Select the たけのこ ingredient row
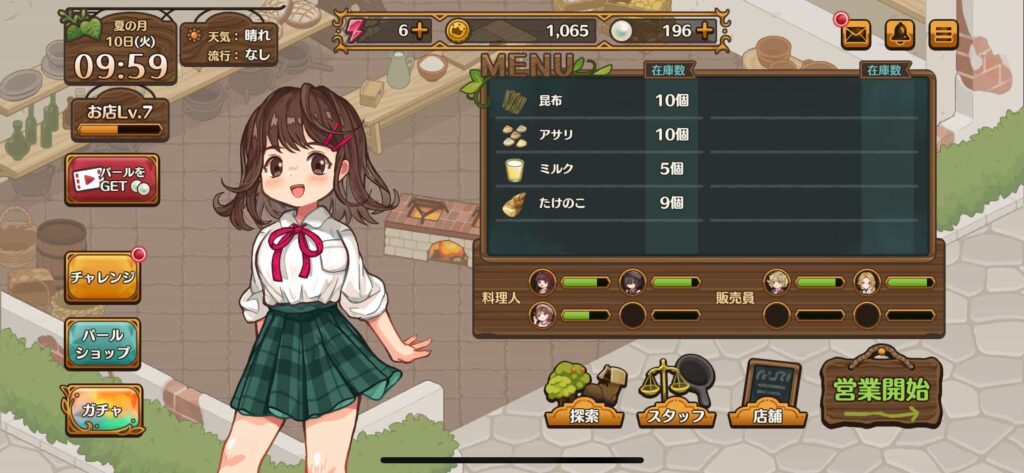The width and height of the screenshot is (1024, 473). click(x=600, y=202)
